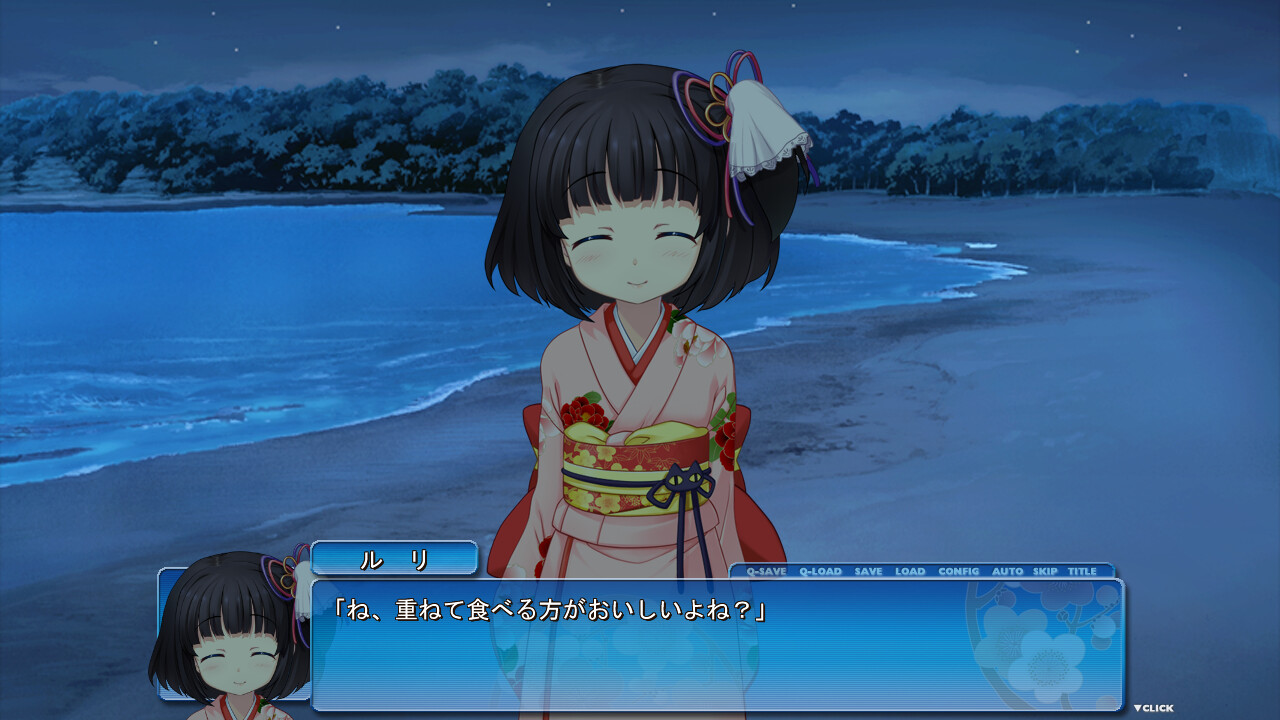Activate SKIP mode
The image size is (1280, 720).
coord(1045,571)
